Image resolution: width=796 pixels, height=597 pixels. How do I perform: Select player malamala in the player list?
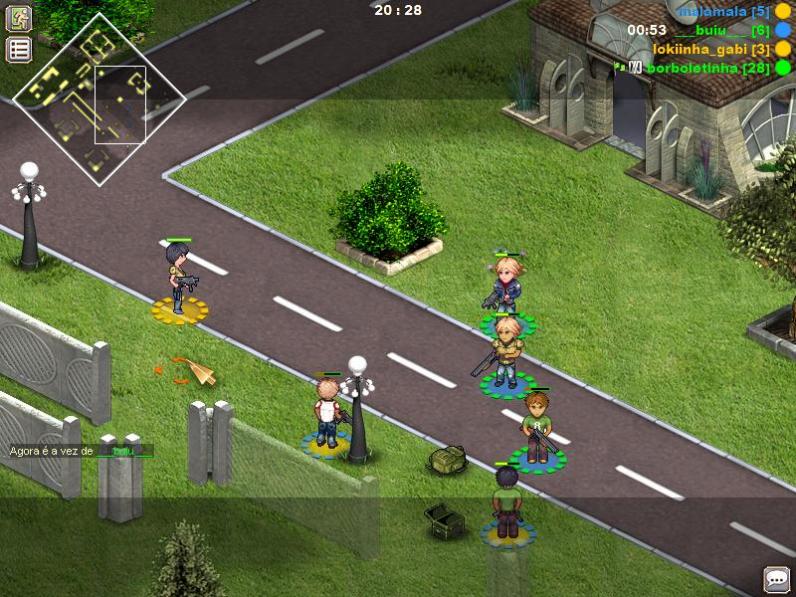pyautogui.click(x=709, y=12)
